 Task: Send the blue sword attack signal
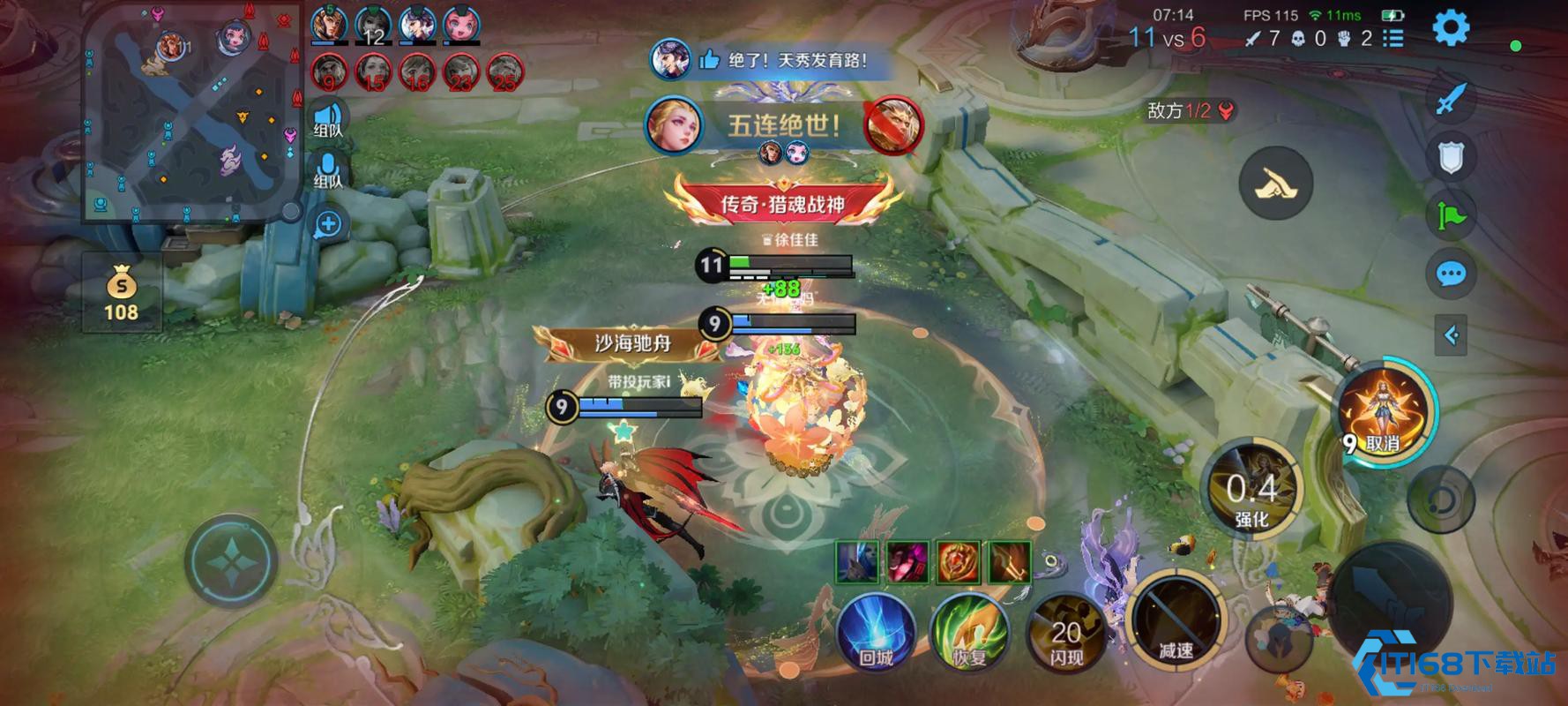(1451, 99)
